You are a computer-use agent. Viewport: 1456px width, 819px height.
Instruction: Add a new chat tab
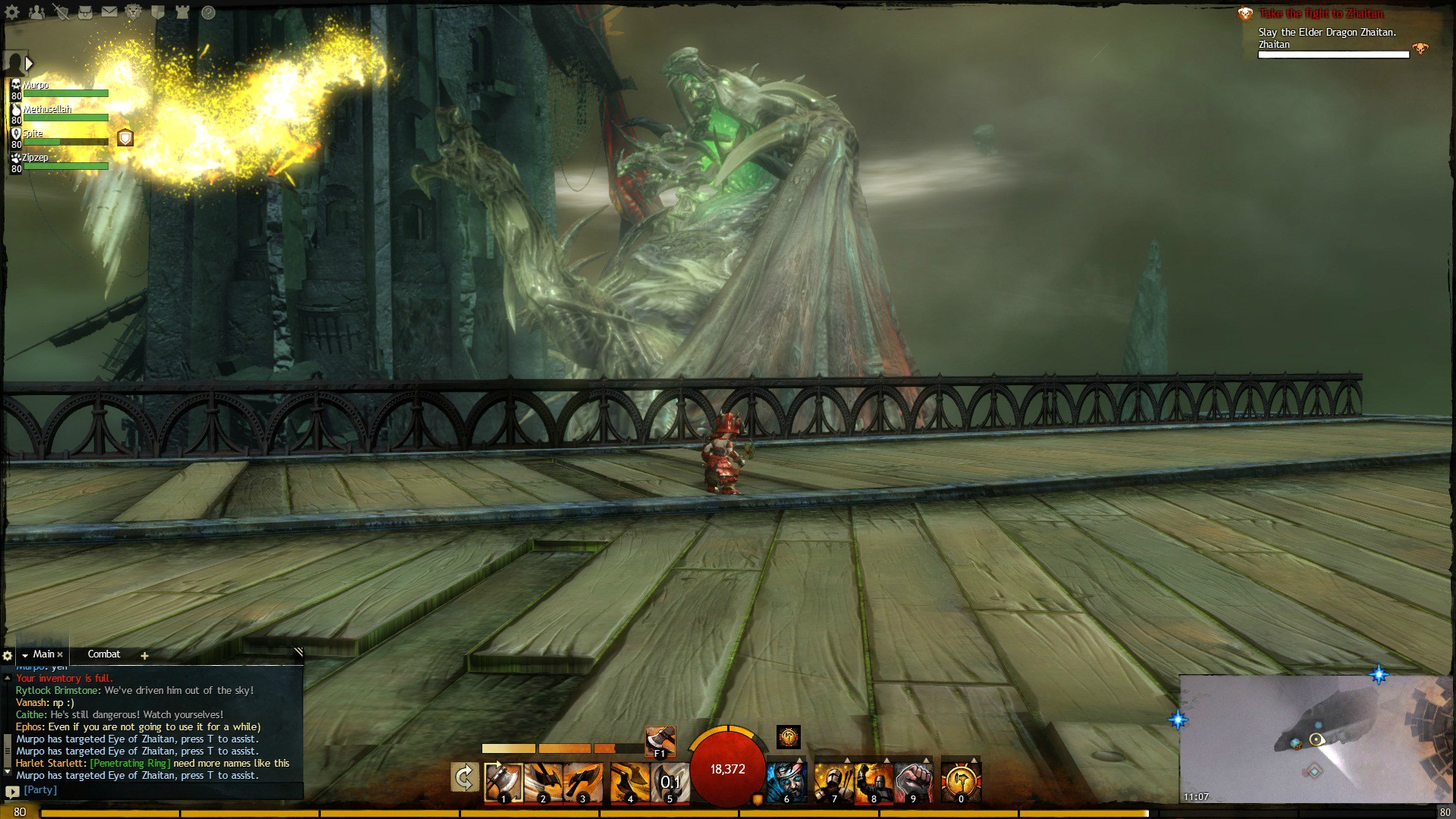point(144,655)
